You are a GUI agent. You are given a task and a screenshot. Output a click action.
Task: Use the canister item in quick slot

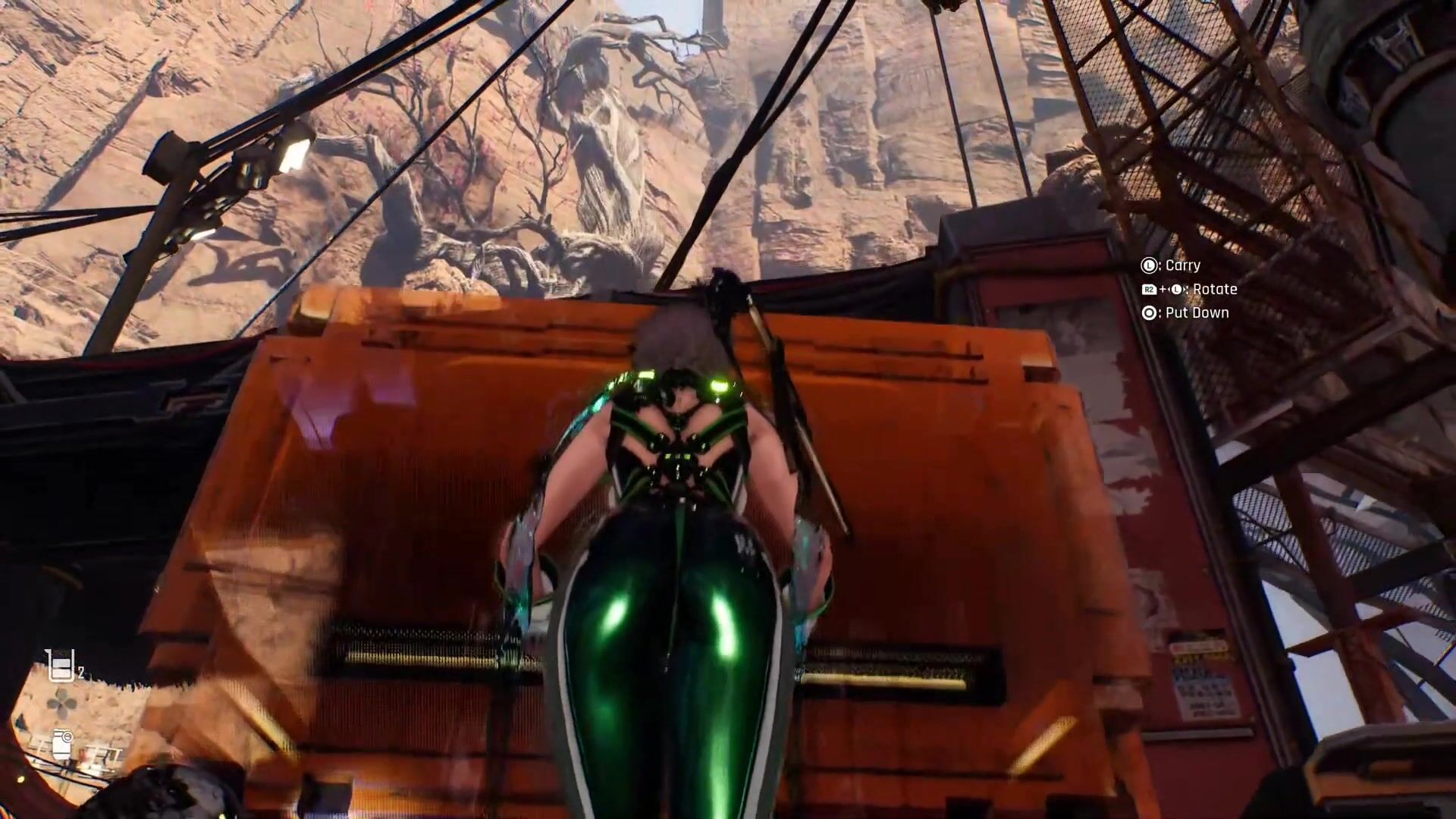coord(62,743)
